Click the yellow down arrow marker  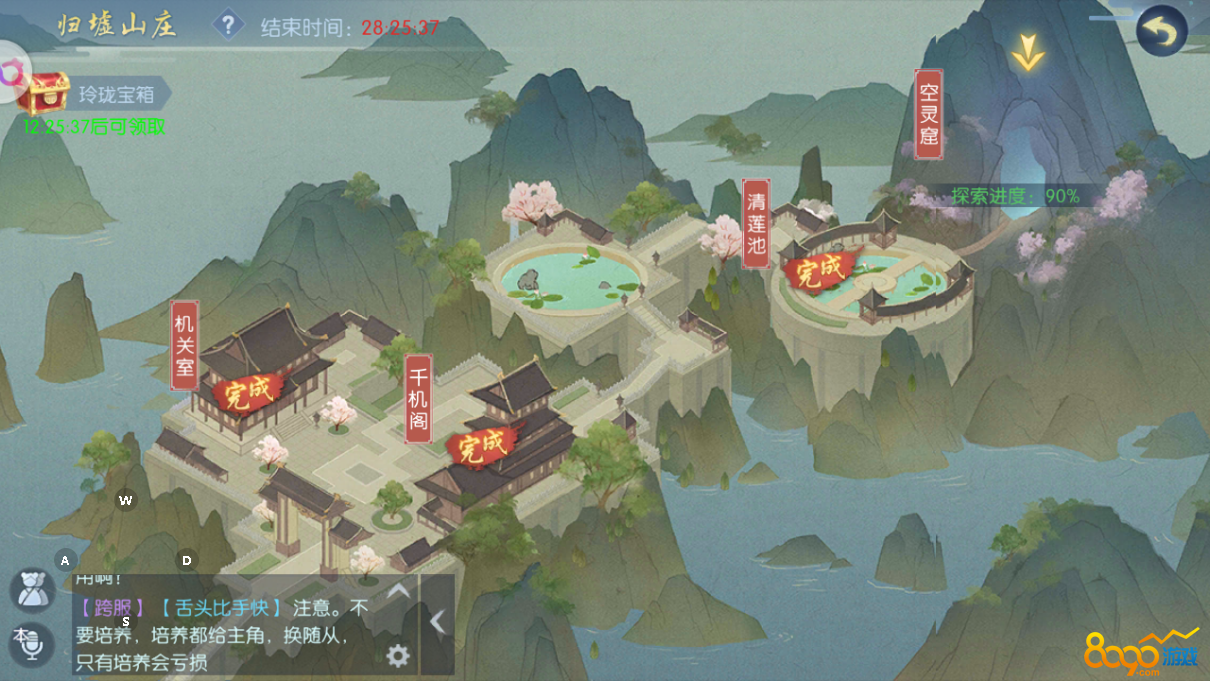pyautogui.click(x=1026, y=52)
